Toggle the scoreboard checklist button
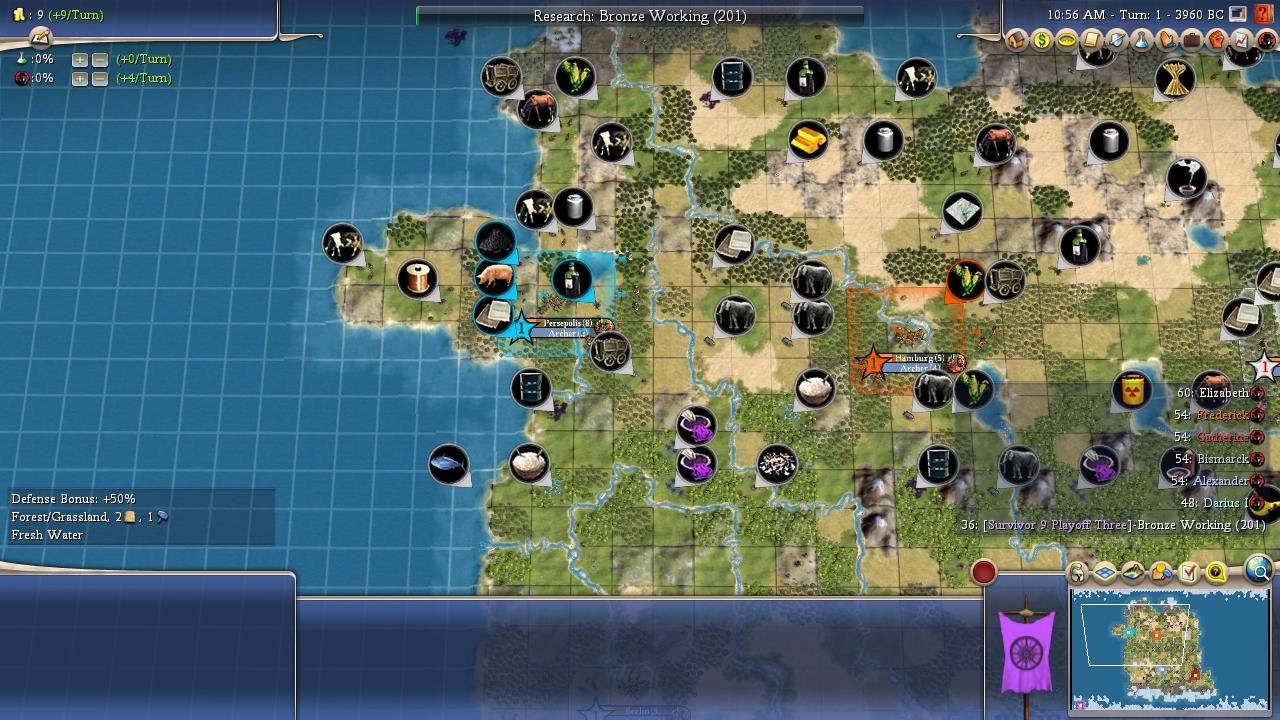The width and height of the screenshot is (1280, 720). tap(1188, 573)
